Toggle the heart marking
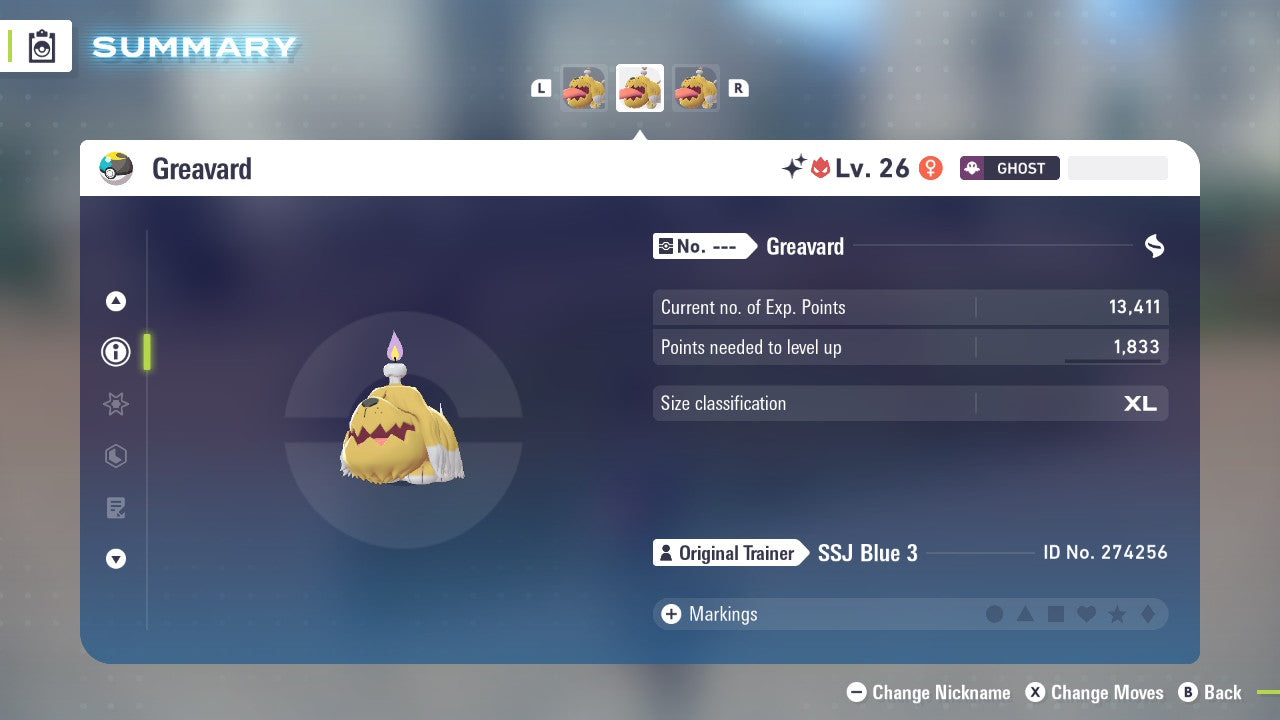The height and width of the screenshot is (720, 1280). [1086, 614]
